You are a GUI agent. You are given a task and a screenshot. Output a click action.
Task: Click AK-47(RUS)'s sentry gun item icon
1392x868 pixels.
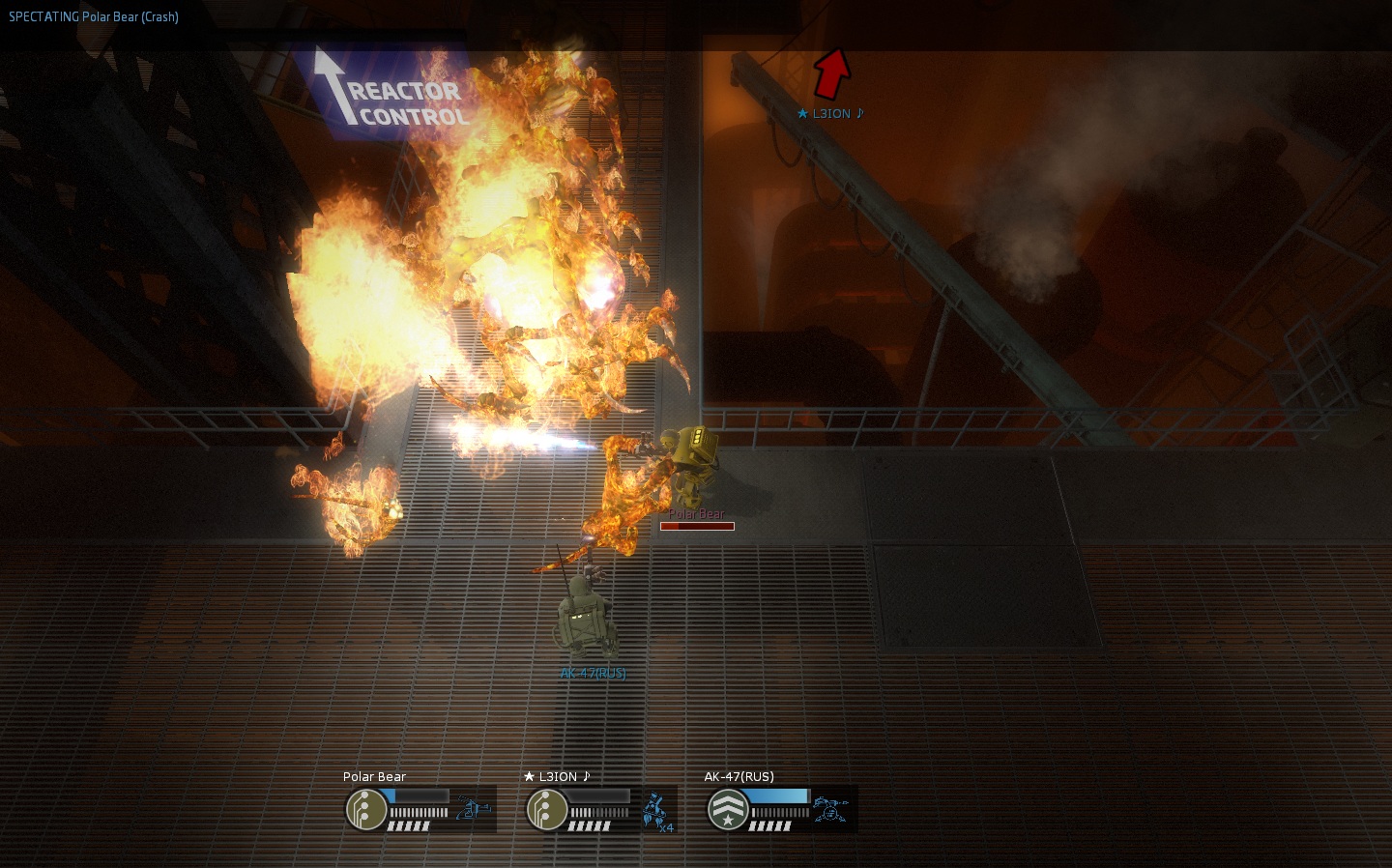coord(830,809)
